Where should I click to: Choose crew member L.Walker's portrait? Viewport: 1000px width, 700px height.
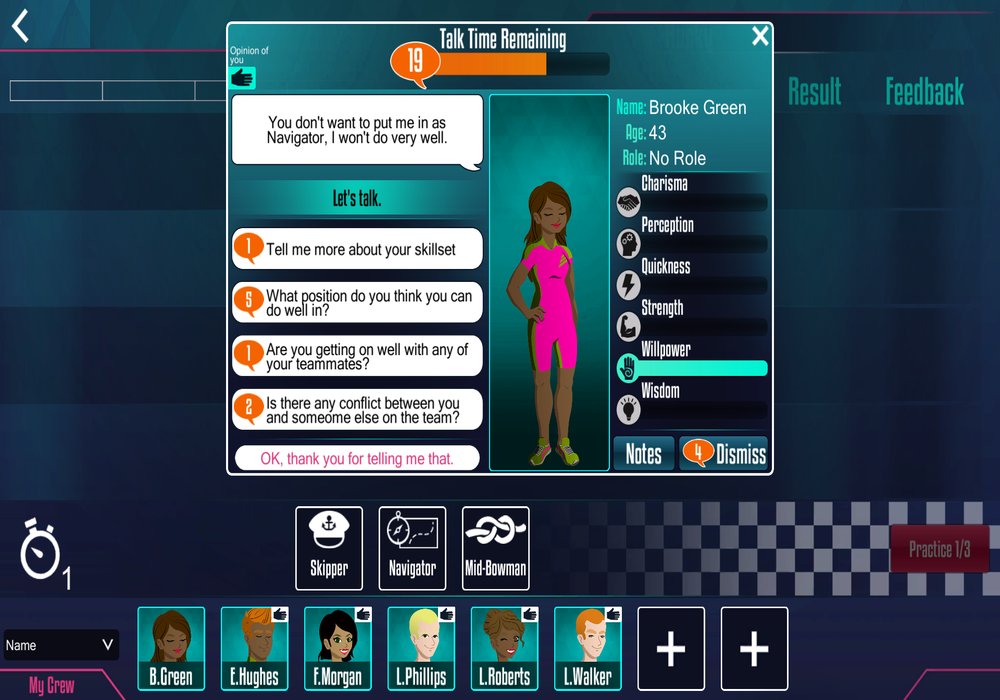pos(588,648)
